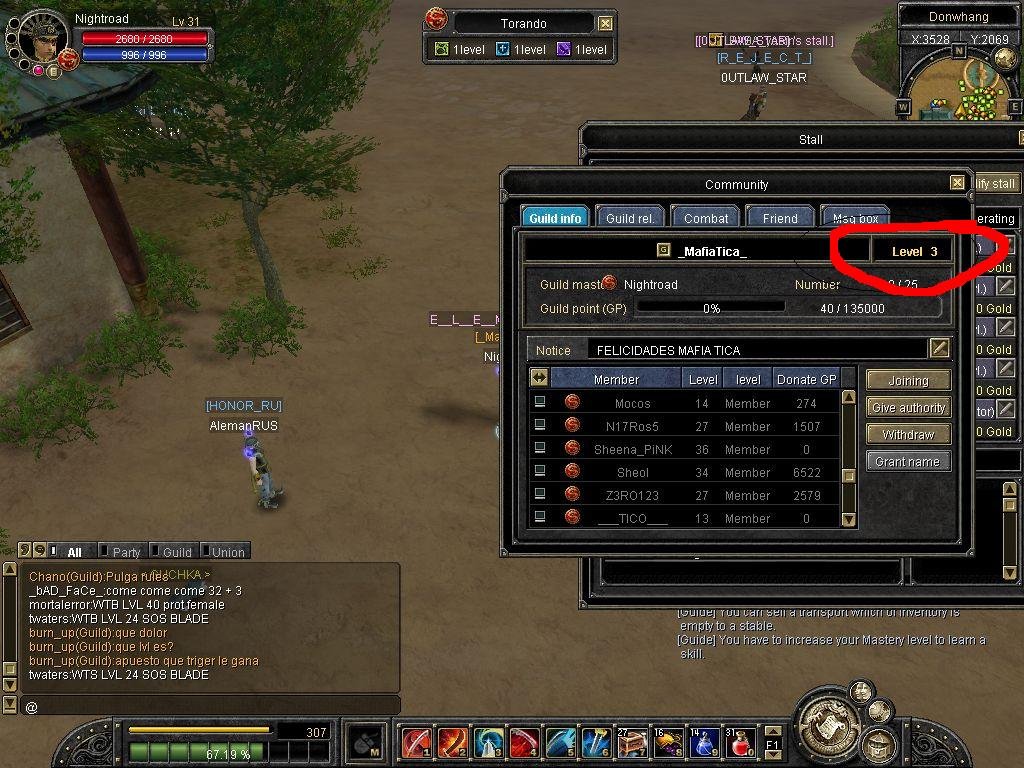Choose the Withdraw button

pyautogui.click(x=908, y=435)
